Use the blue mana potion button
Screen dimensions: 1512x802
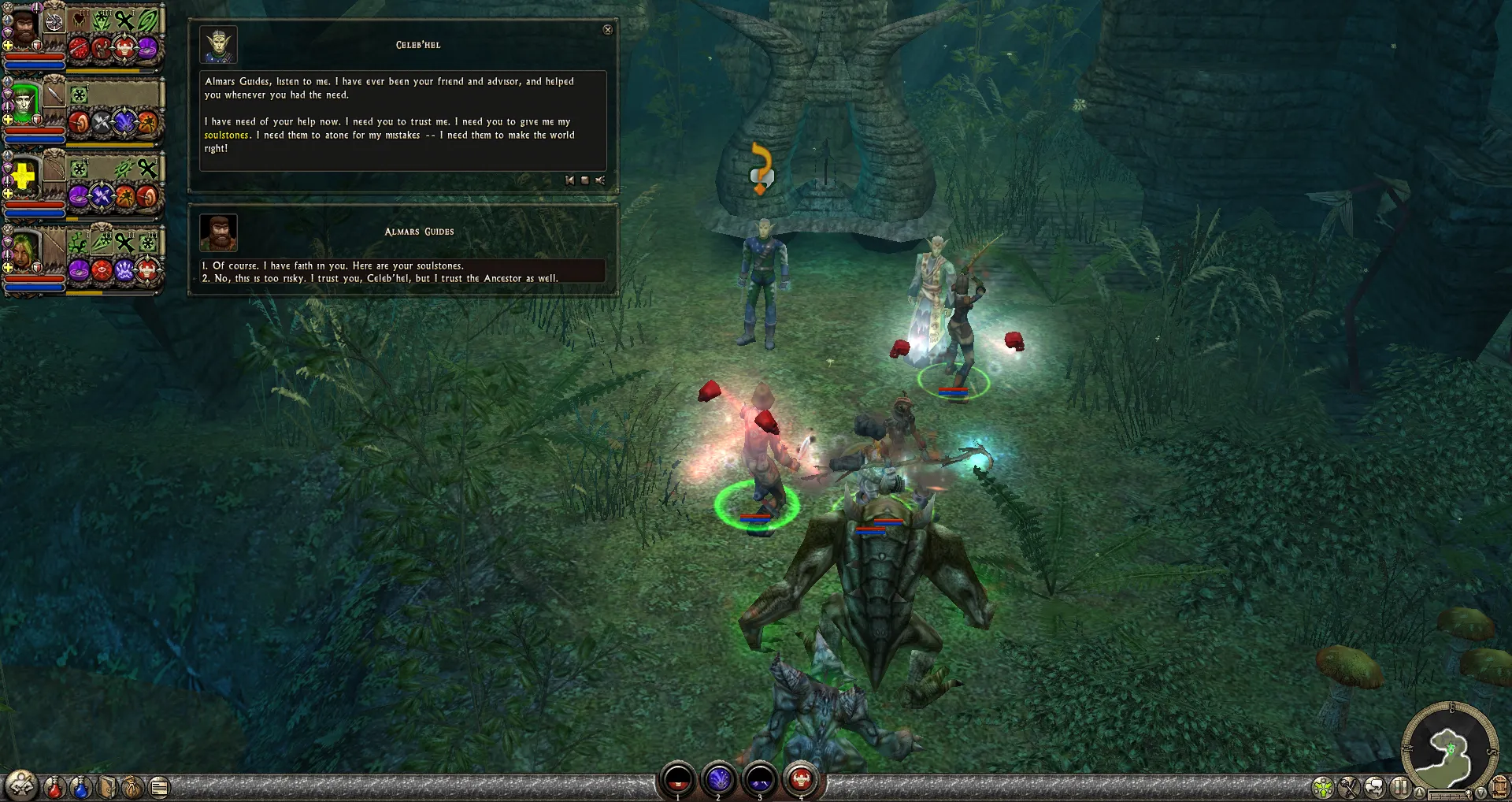80,786
